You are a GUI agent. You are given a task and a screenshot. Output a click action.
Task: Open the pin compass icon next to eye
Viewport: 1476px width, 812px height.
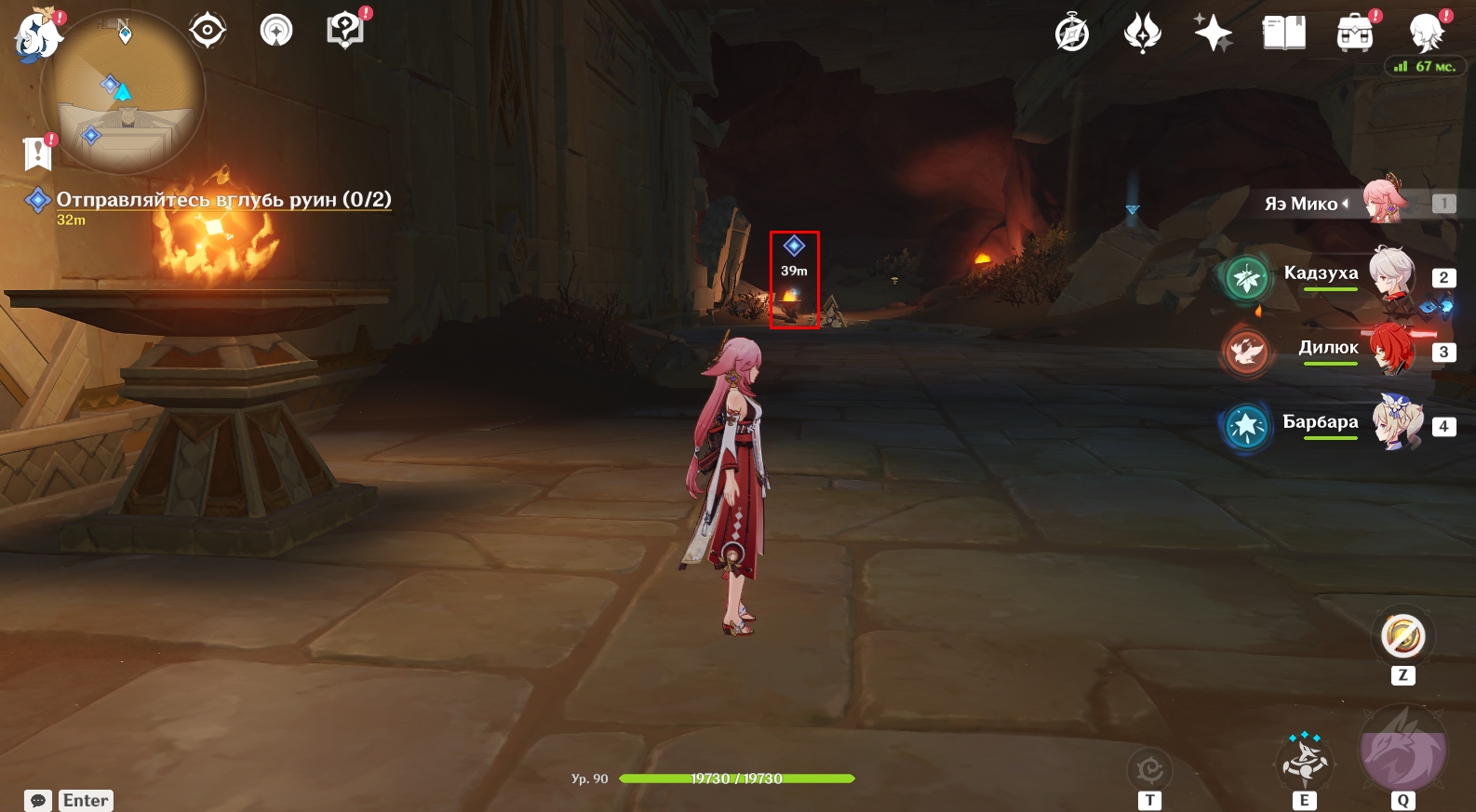tap(276, 31)
